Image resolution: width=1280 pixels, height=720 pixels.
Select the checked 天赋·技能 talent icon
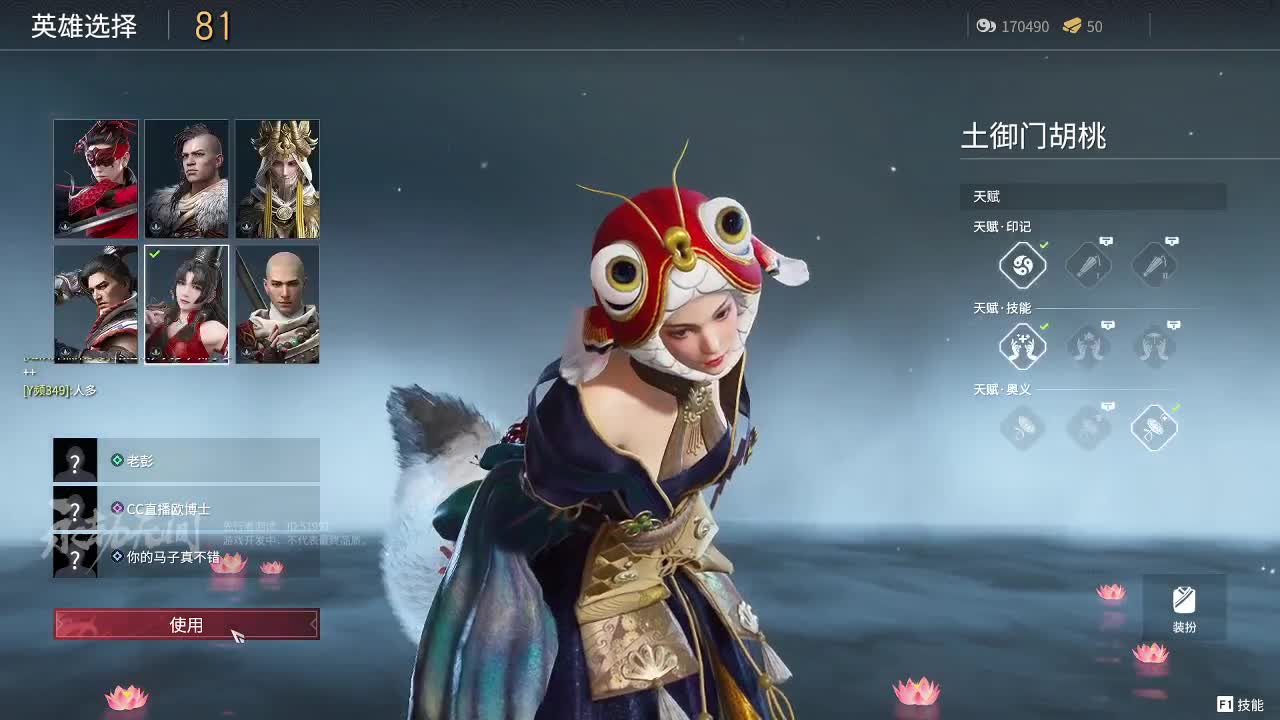pos(1023,347)
